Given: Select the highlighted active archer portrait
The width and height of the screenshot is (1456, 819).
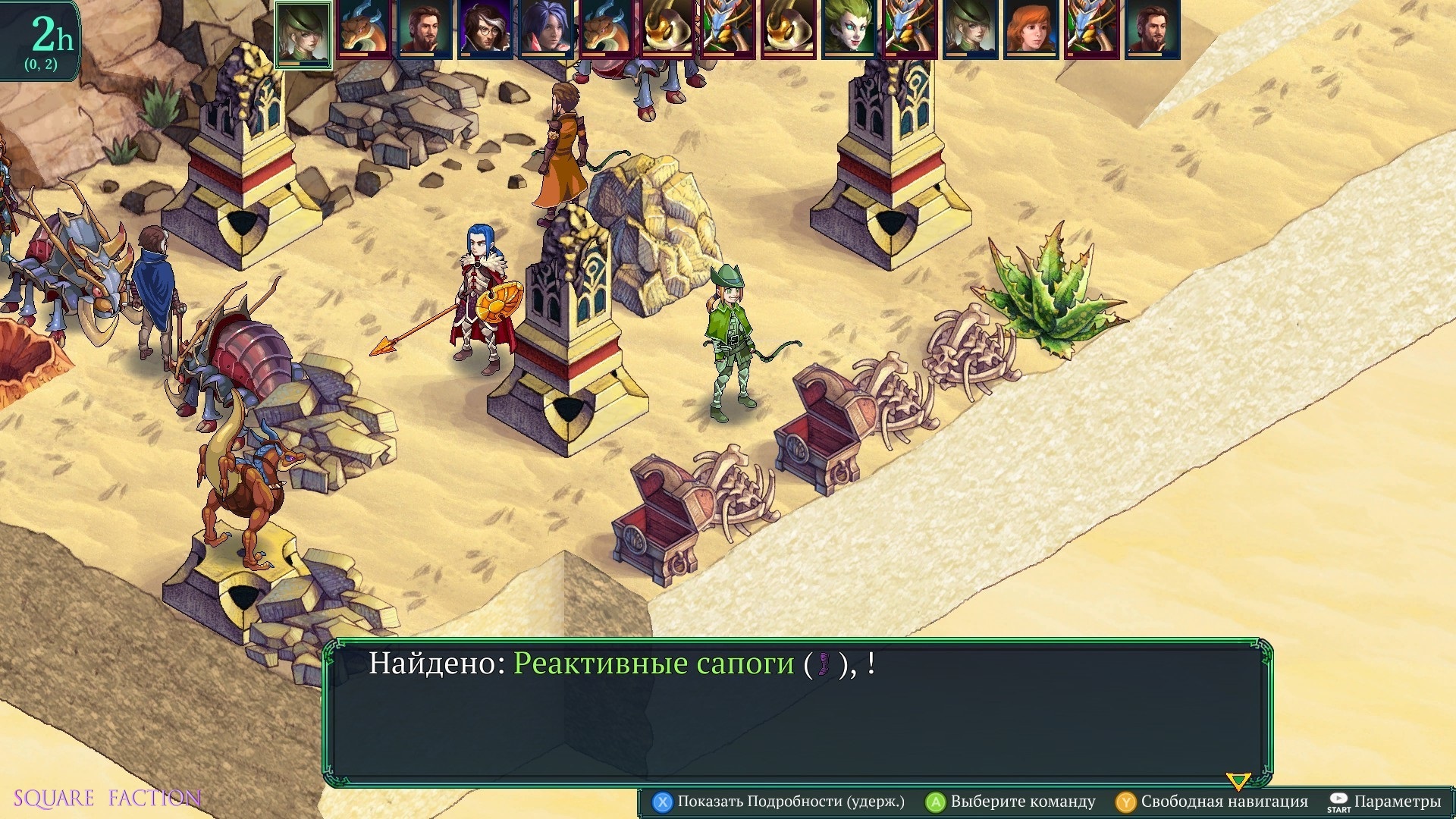Looking at the screenshot, I should click(x=303, y=34).
